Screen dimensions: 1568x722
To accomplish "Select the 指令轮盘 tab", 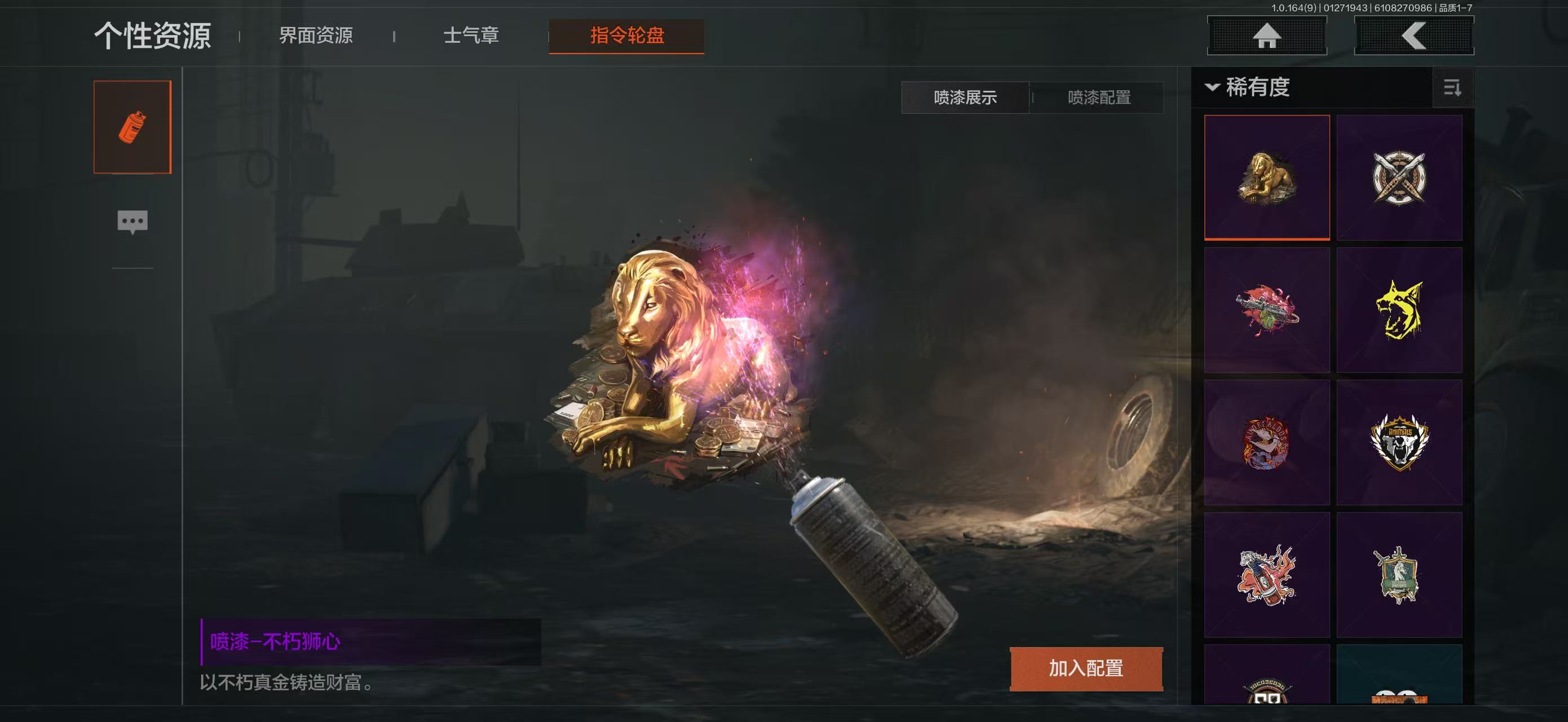I will (x=626, y=36).
